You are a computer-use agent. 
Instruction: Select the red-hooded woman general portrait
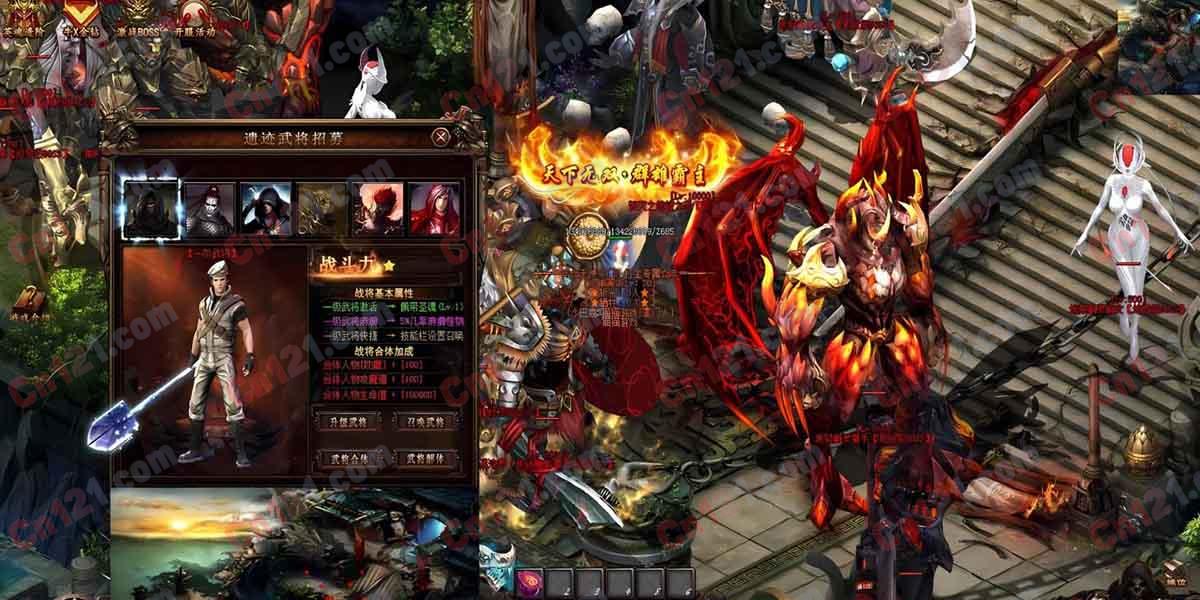point(435,209)
